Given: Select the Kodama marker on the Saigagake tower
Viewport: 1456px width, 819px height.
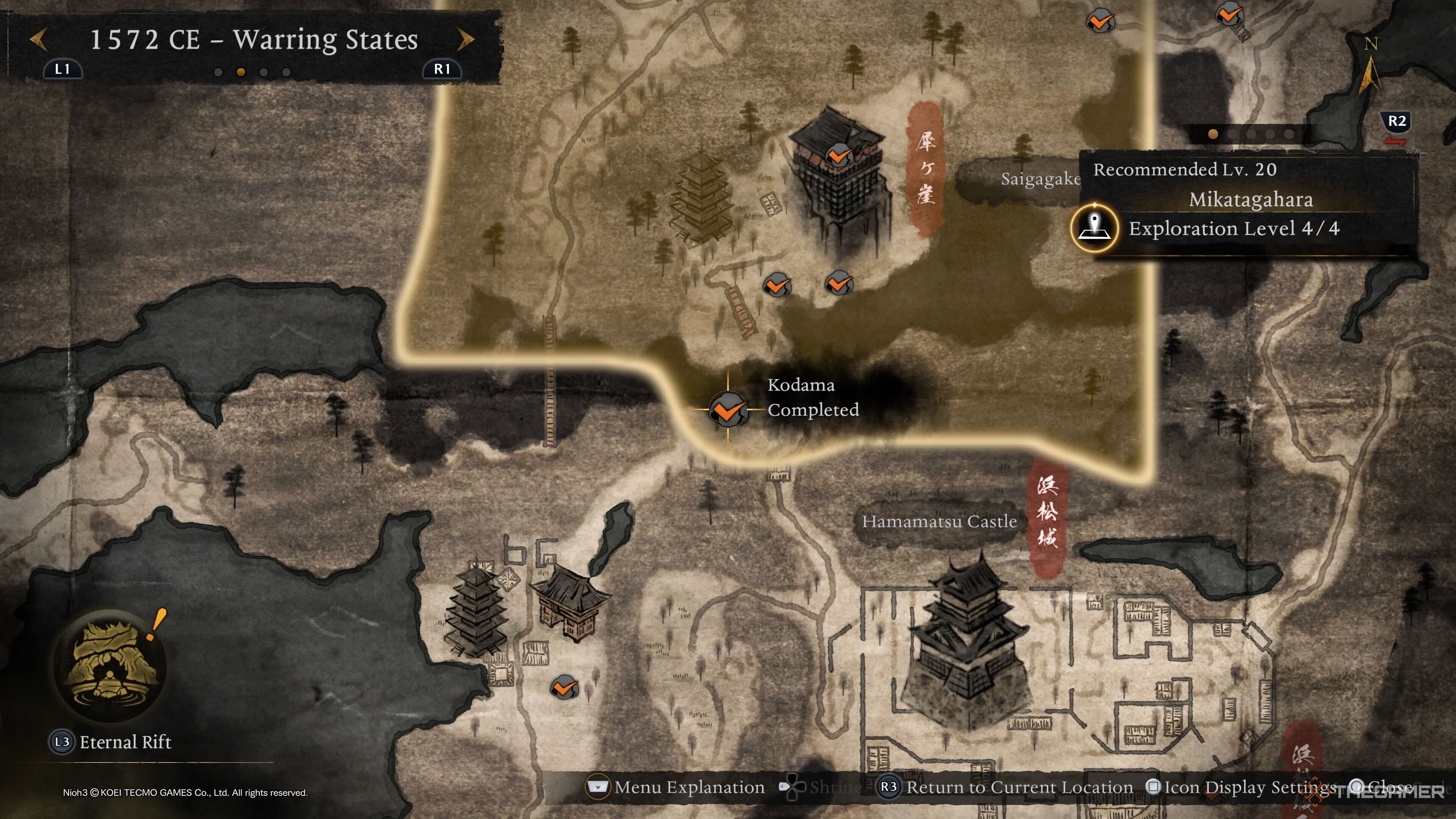Looking at the screenshot, I should coord(839,155).
